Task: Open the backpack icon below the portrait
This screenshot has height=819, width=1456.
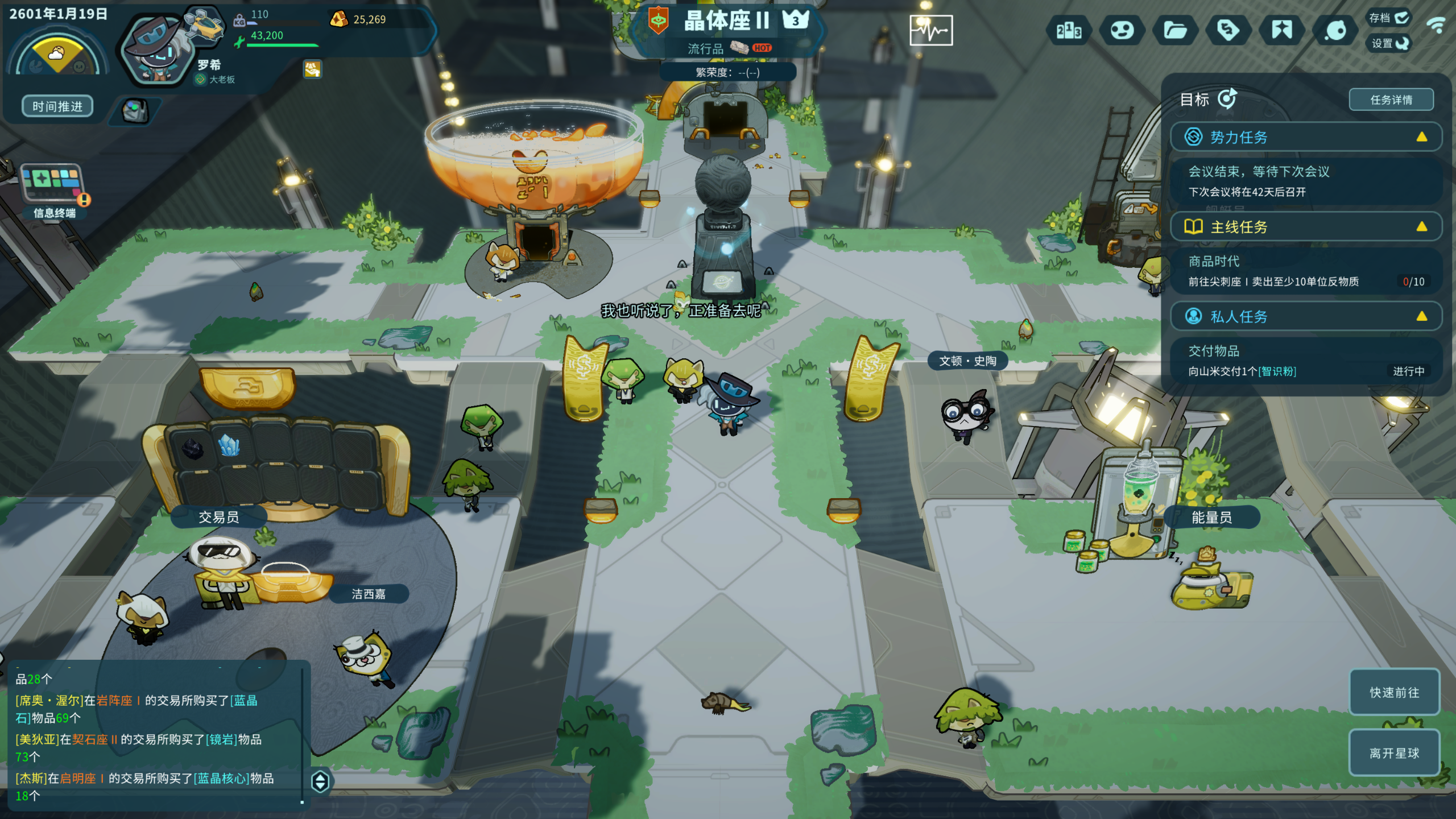Action: point(135,110)
